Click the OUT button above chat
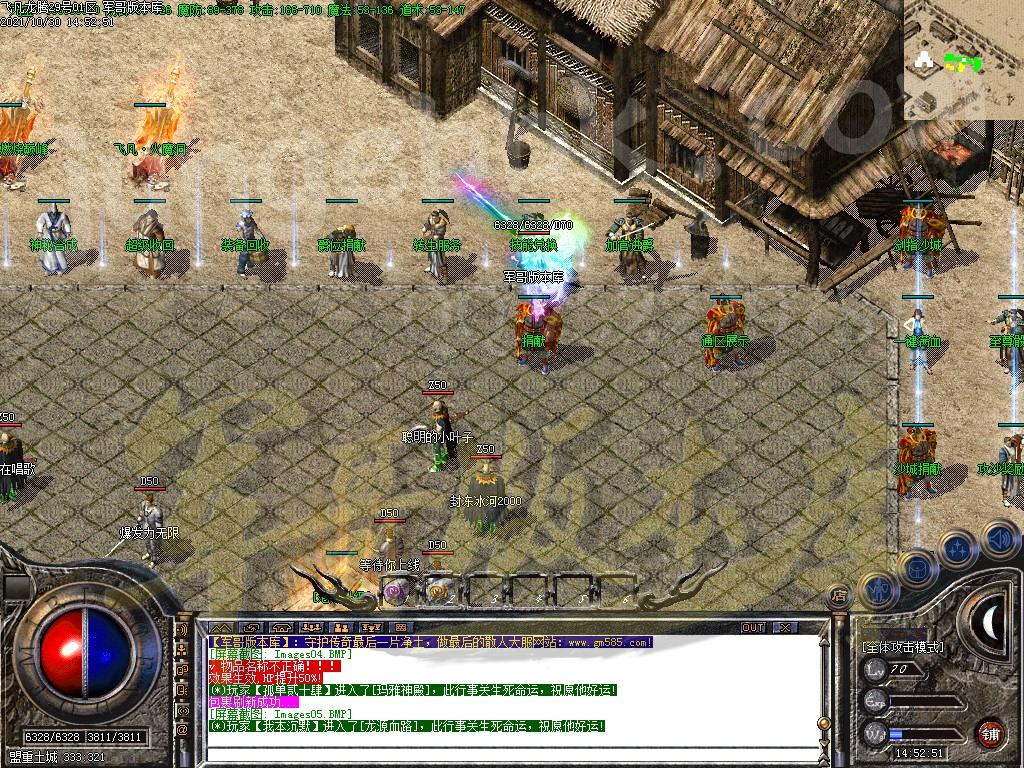Screen dimensions: 1024x768 pos(753,627)
